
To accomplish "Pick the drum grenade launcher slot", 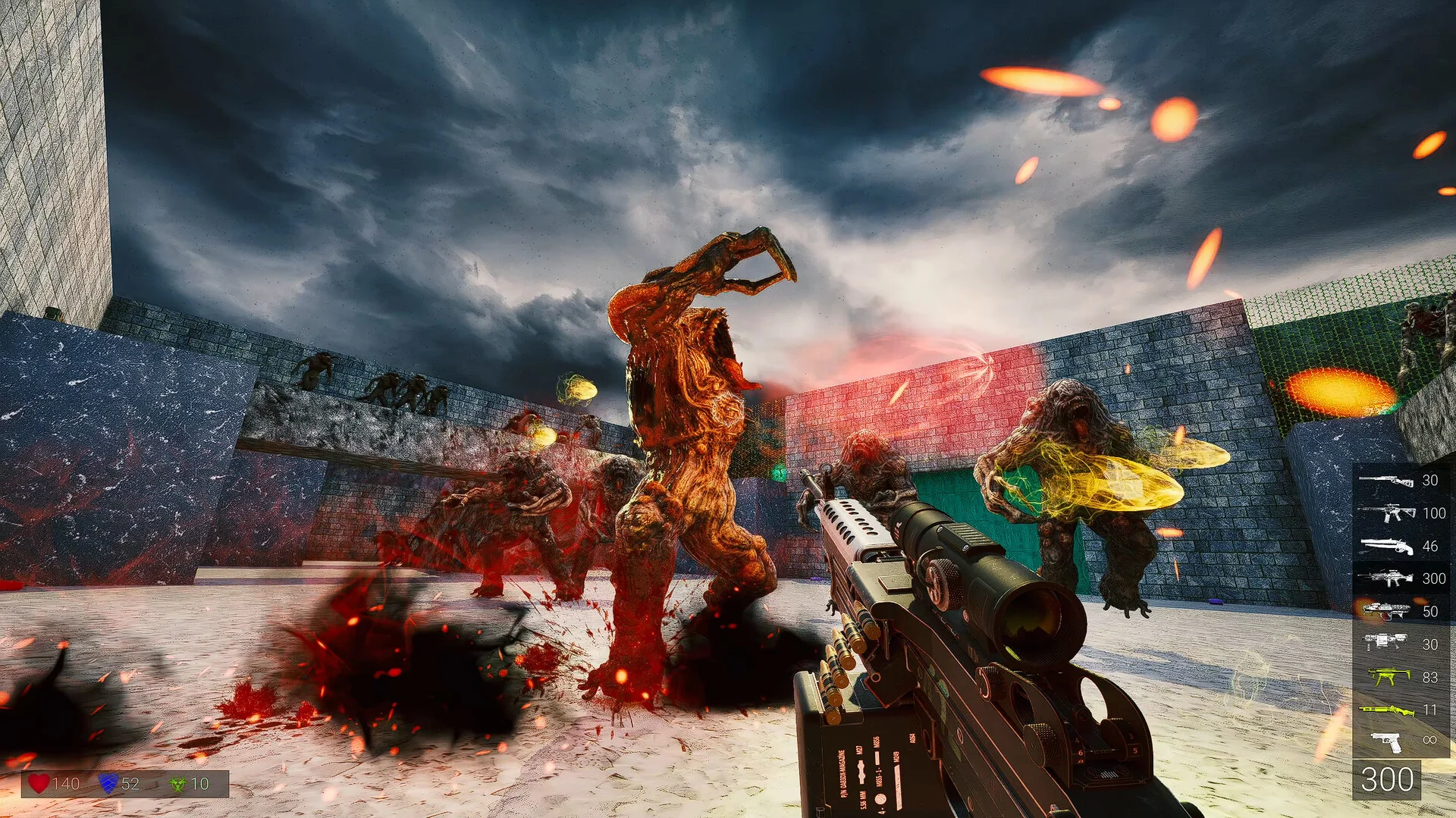I will (x=1385, y=643).
